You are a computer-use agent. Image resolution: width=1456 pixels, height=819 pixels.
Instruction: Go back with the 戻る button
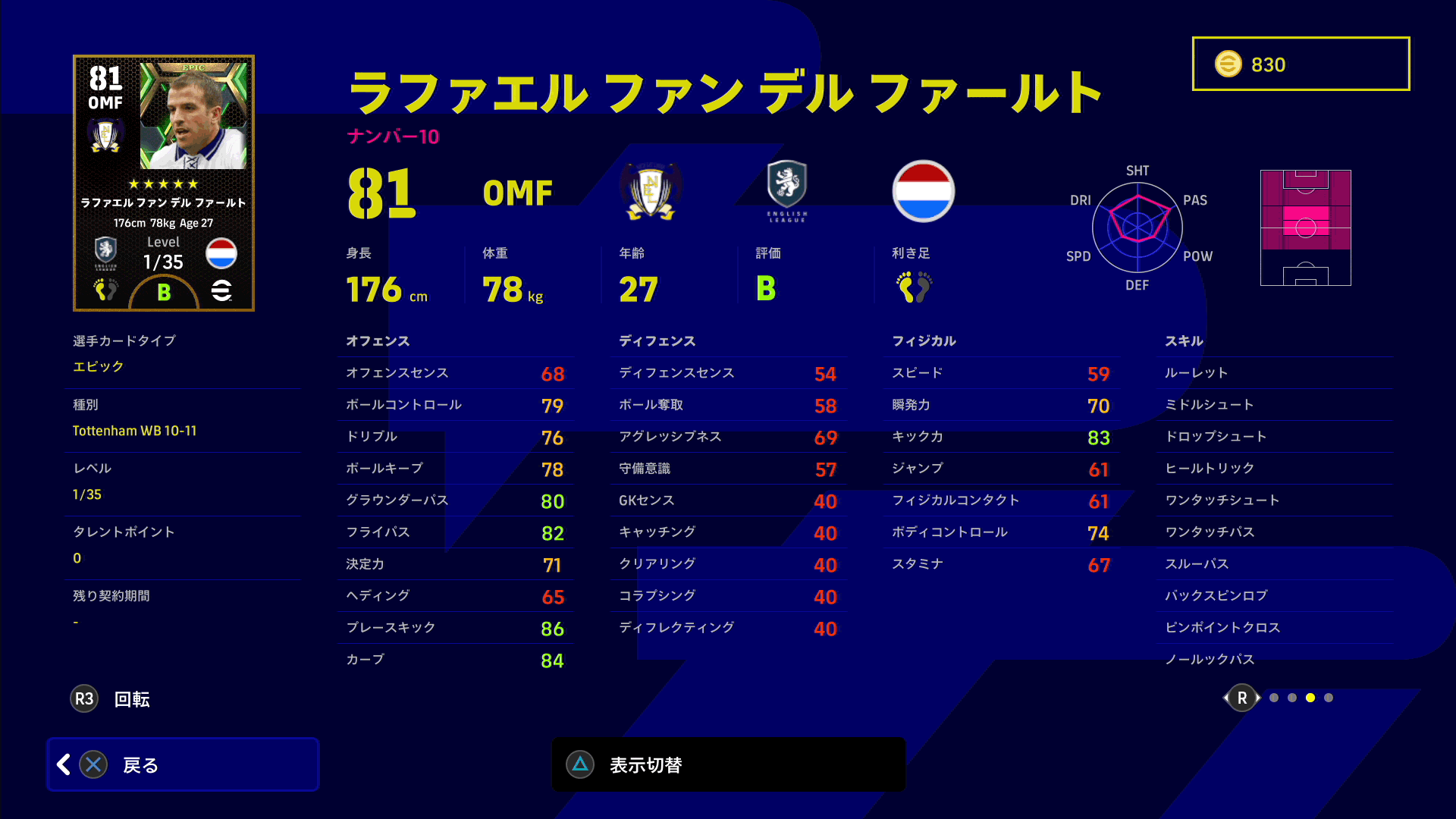[x=183, y=764]
